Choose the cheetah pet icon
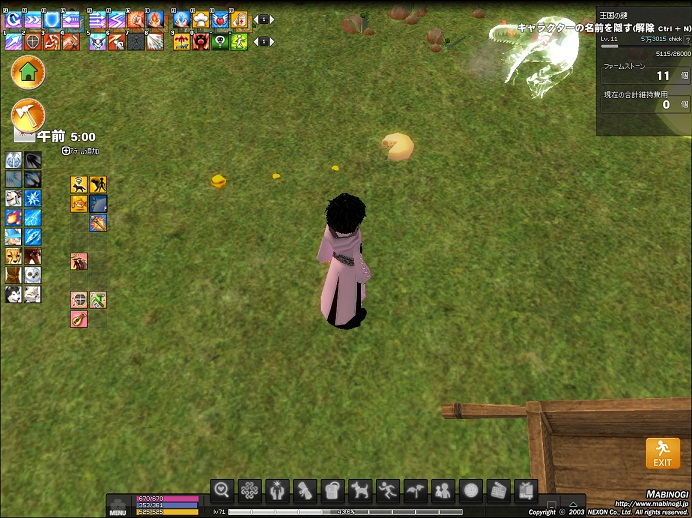The image size is (692, 518). coord(14,256)
